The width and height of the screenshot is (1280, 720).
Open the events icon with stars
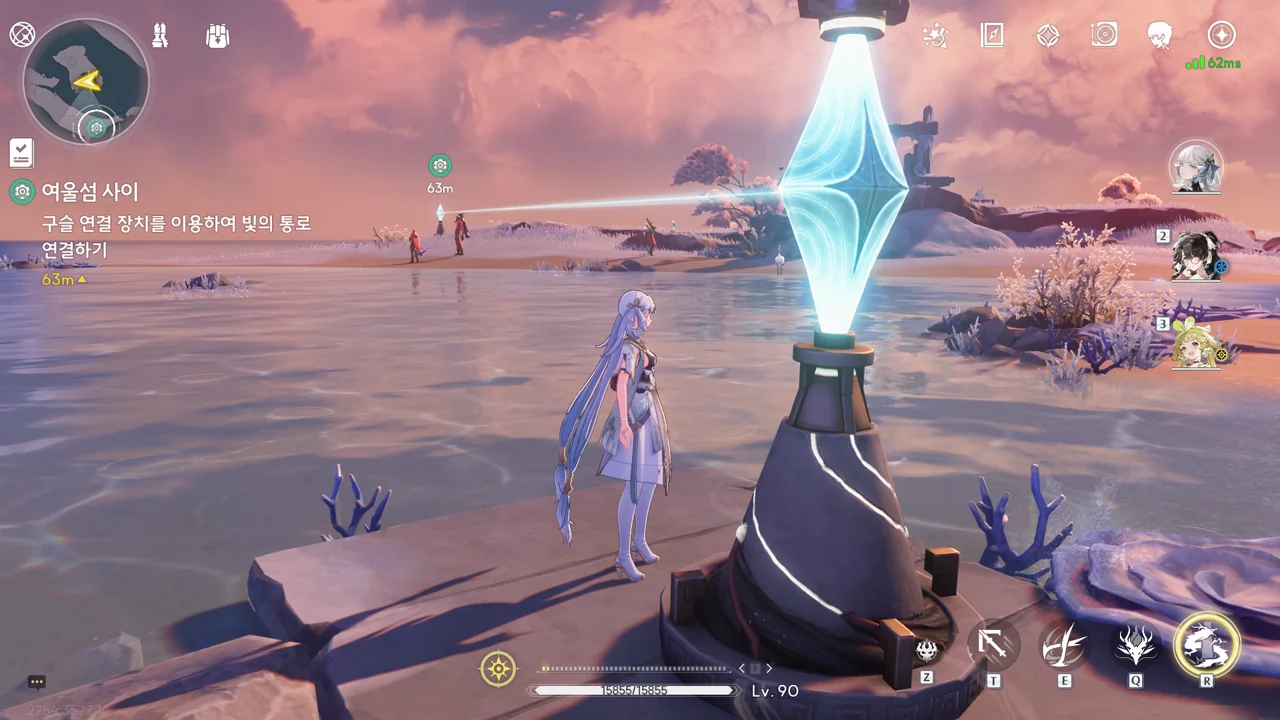pos(935,36)
